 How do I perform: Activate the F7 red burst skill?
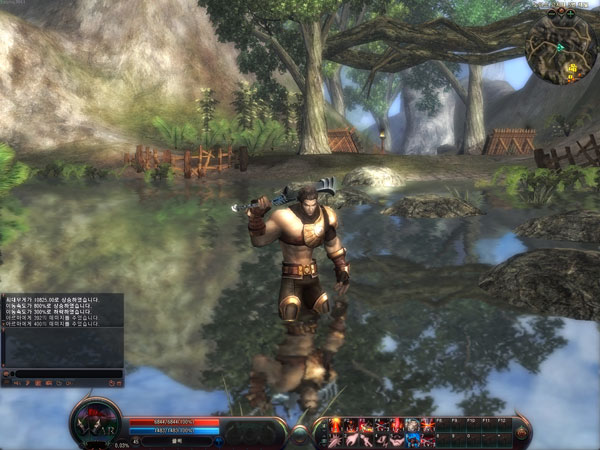426,425
